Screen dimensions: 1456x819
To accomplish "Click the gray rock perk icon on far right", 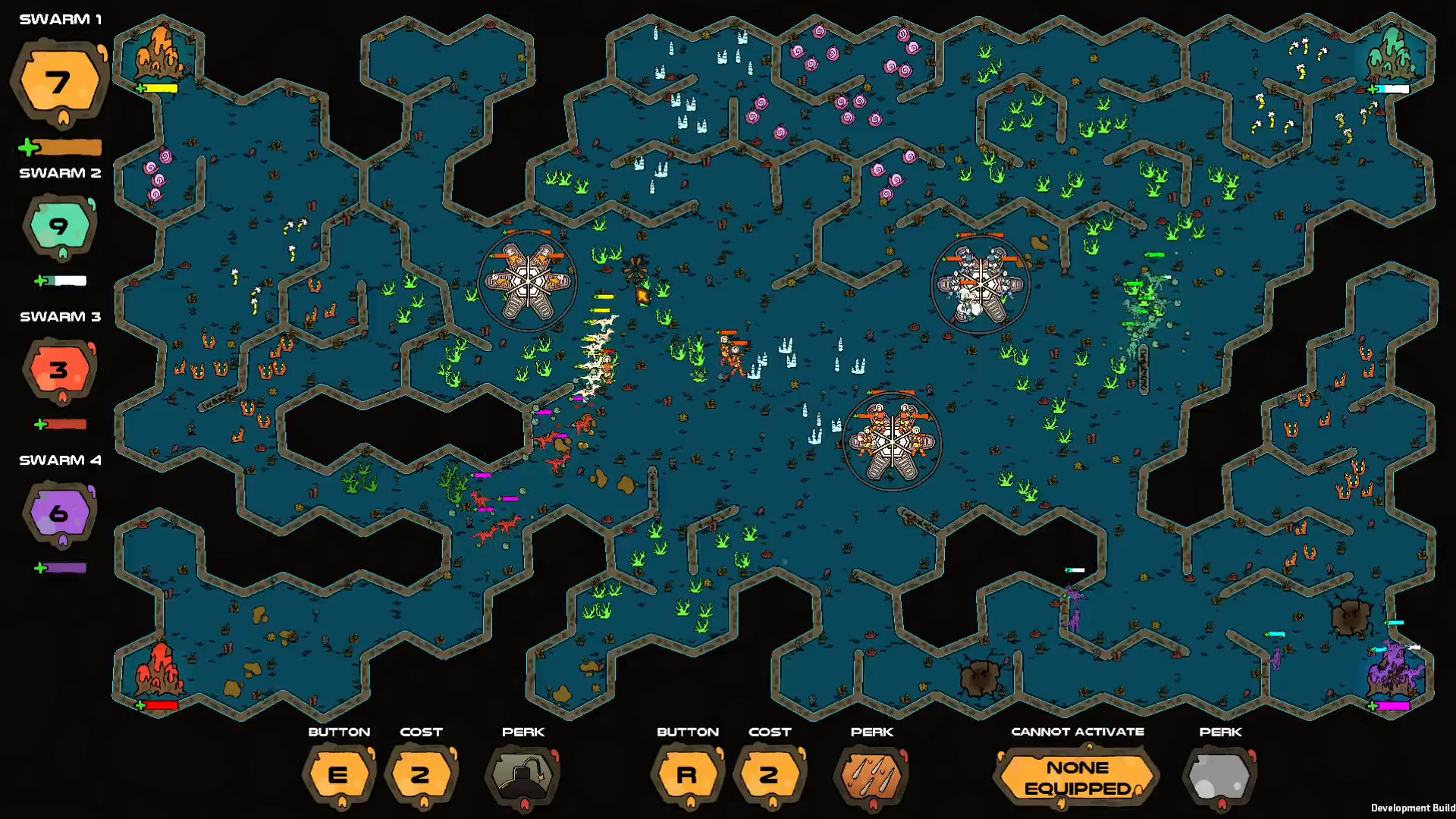I will pyautogui.click(x=1219, y=776).
